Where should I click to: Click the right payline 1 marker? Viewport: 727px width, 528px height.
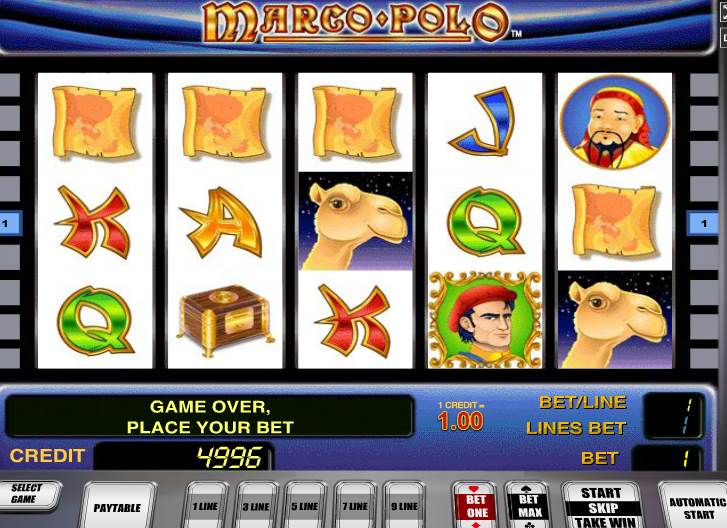tap(696, 222)
